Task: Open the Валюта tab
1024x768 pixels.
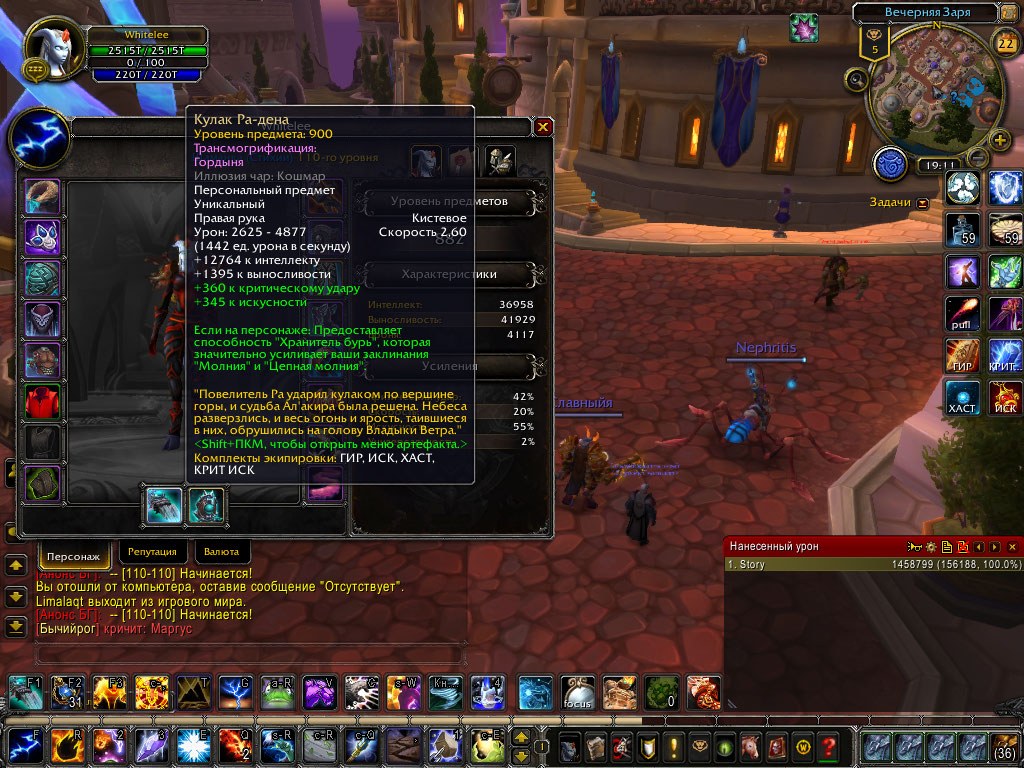Action: point(221,552)
